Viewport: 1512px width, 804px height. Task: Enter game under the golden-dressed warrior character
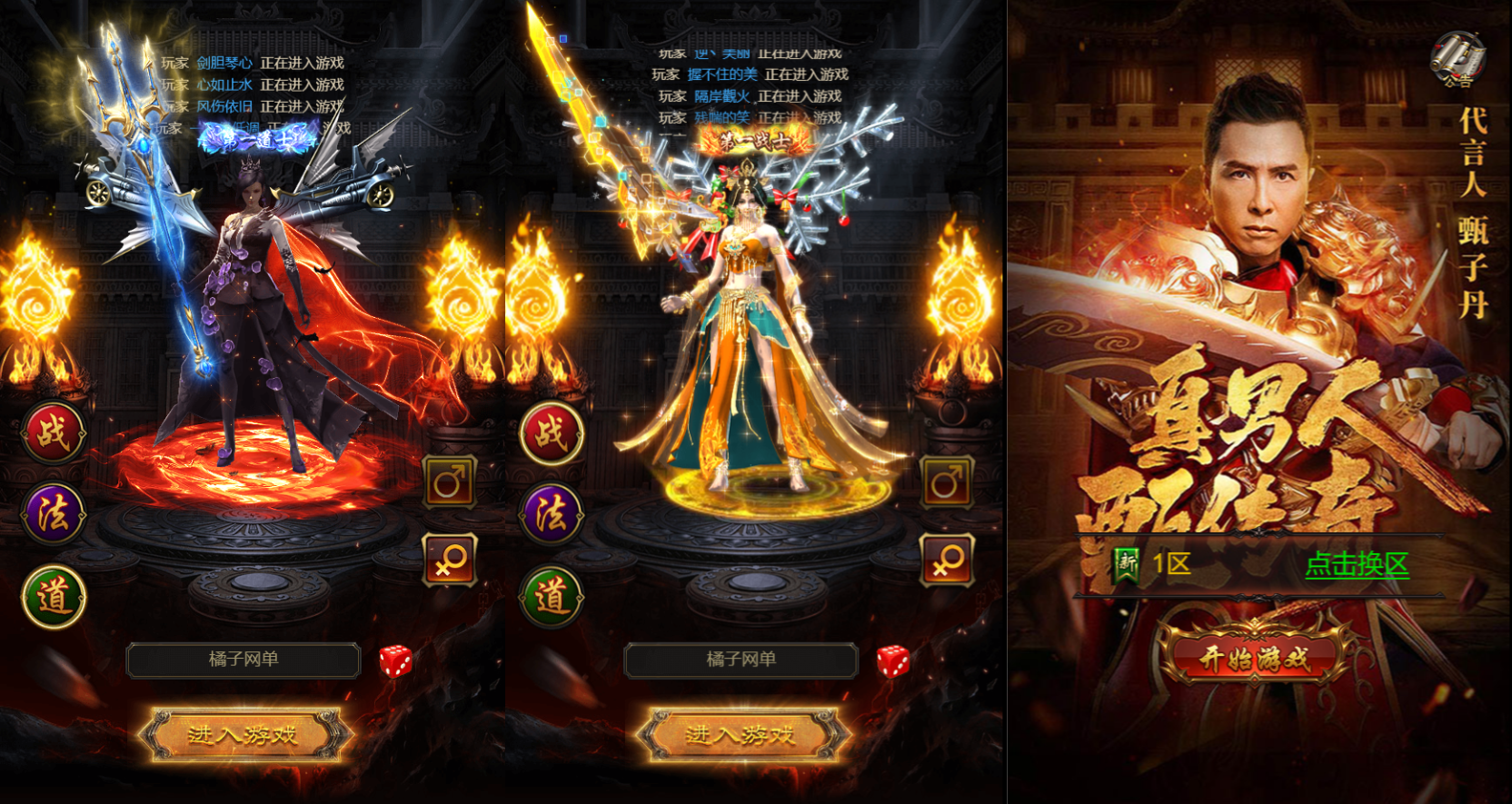click(x=741, y=734)
